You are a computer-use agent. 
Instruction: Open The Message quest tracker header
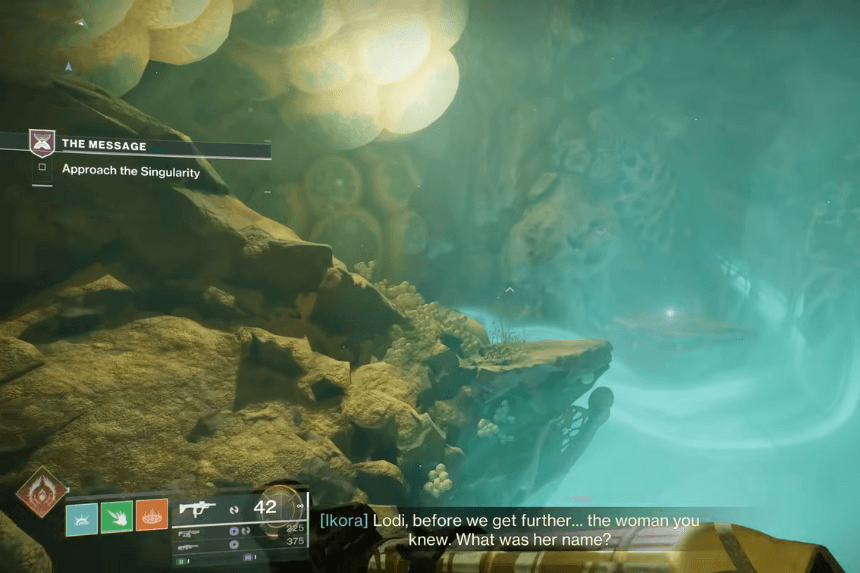104,145
